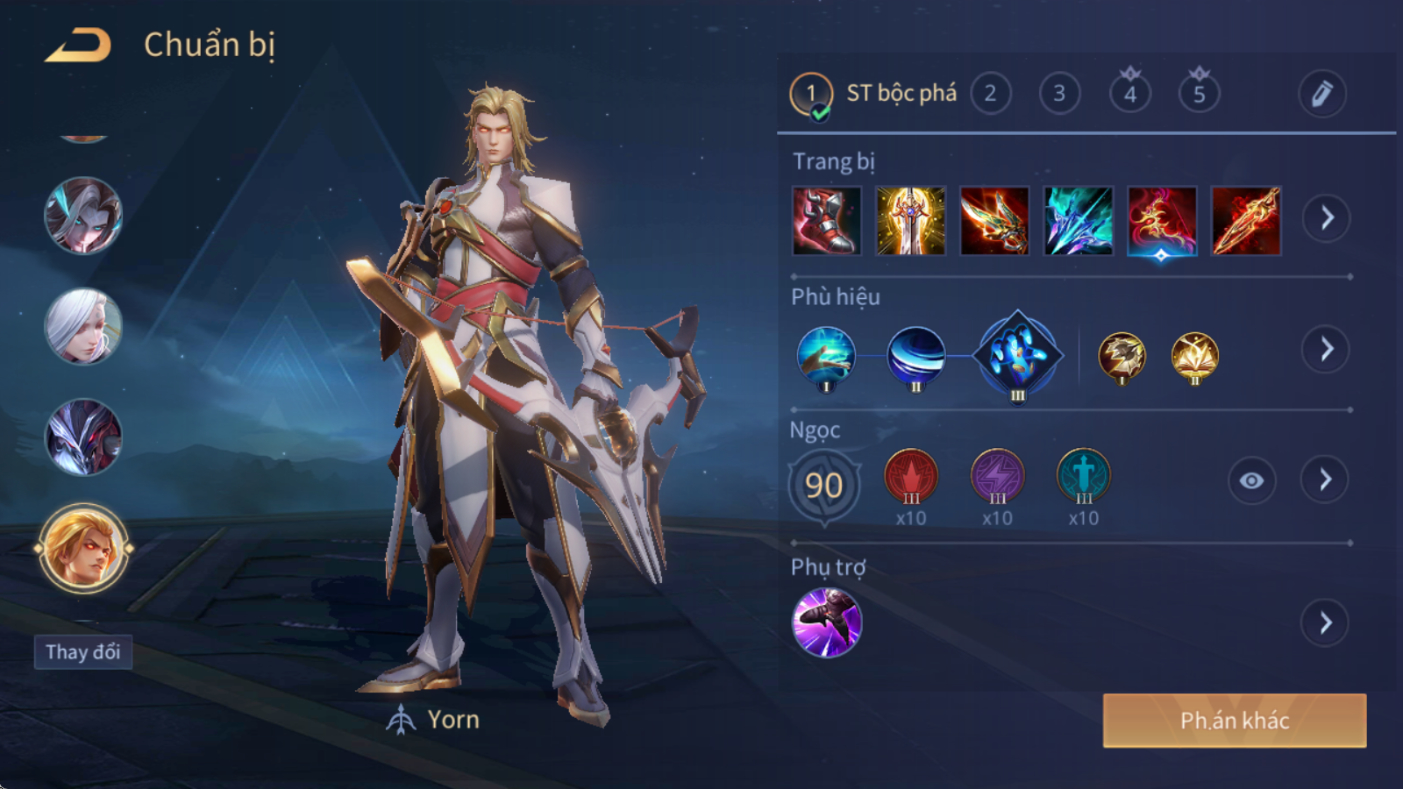Open locked build preset 5

[x=1199, y=94]
